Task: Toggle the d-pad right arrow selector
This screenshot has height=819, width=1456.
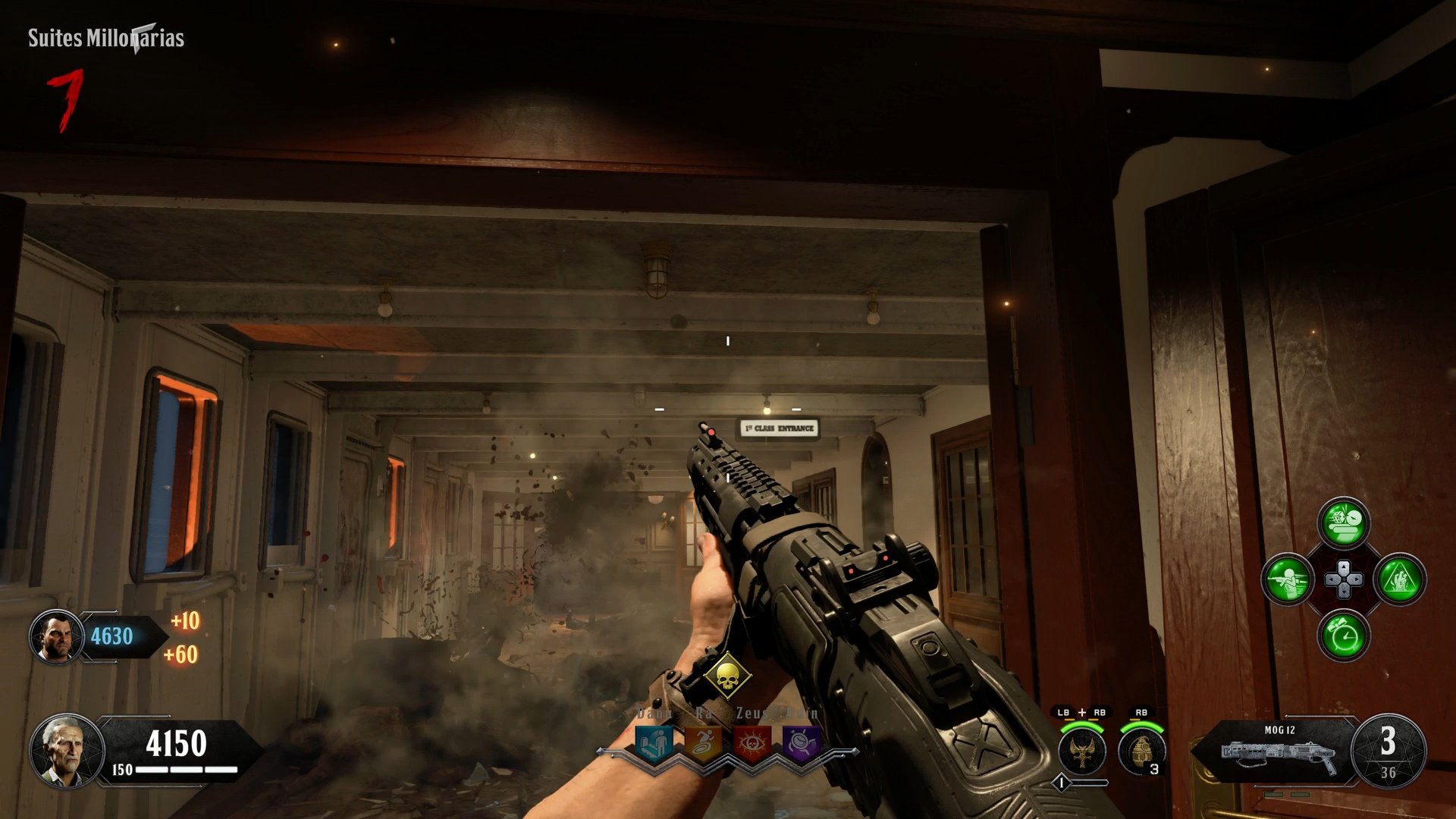Action: (1356, 579)
